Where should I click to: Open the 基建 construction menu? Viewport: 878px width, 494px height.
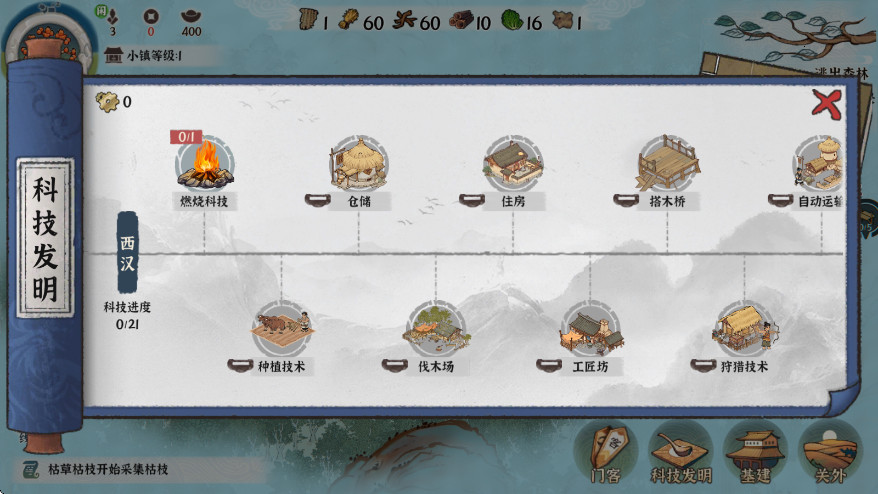(755, 452)
